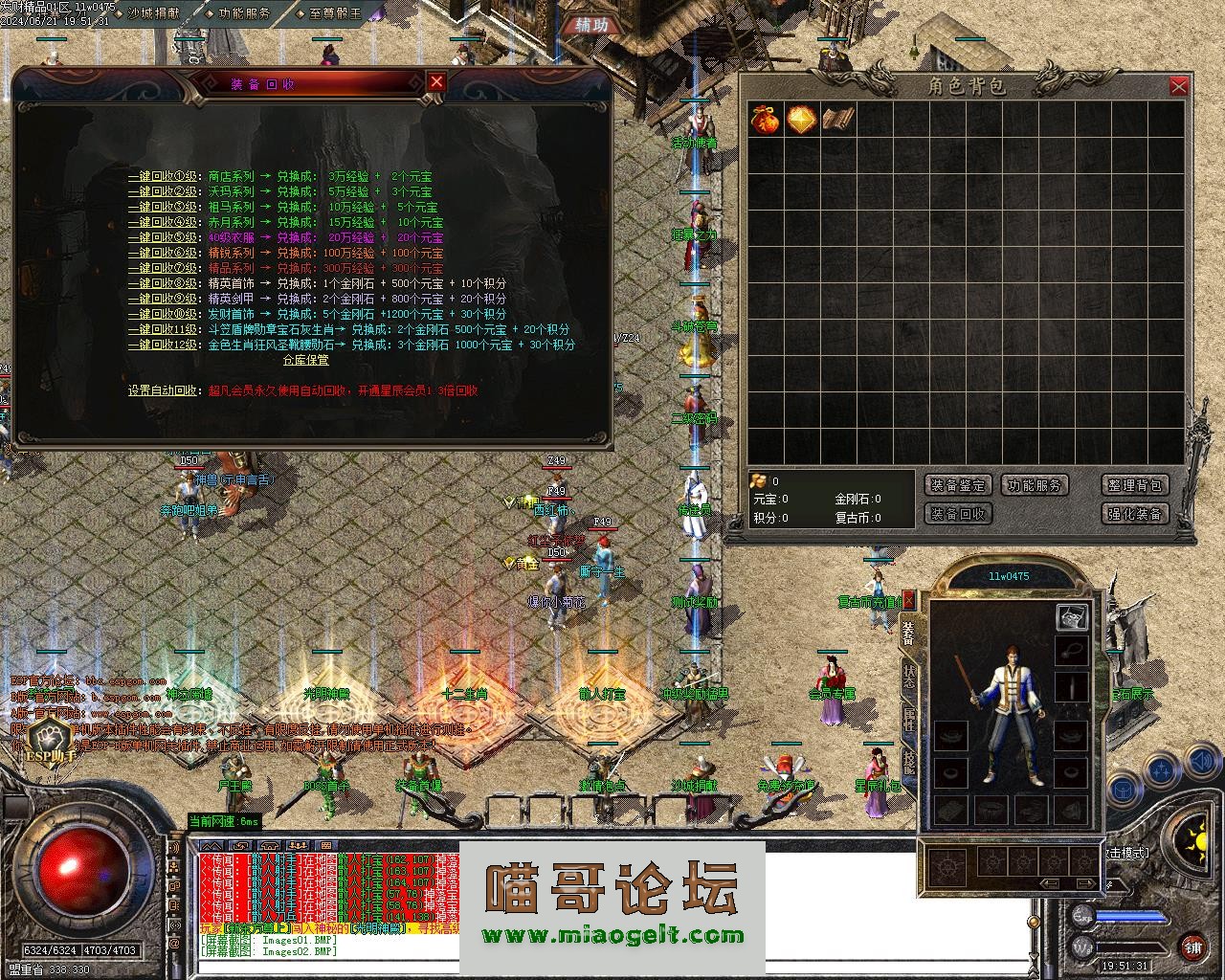The height and width of the screenshot is (980, 1225).
Task: Open the 仓库保管 storage link
Action: [x=306, y=361]
